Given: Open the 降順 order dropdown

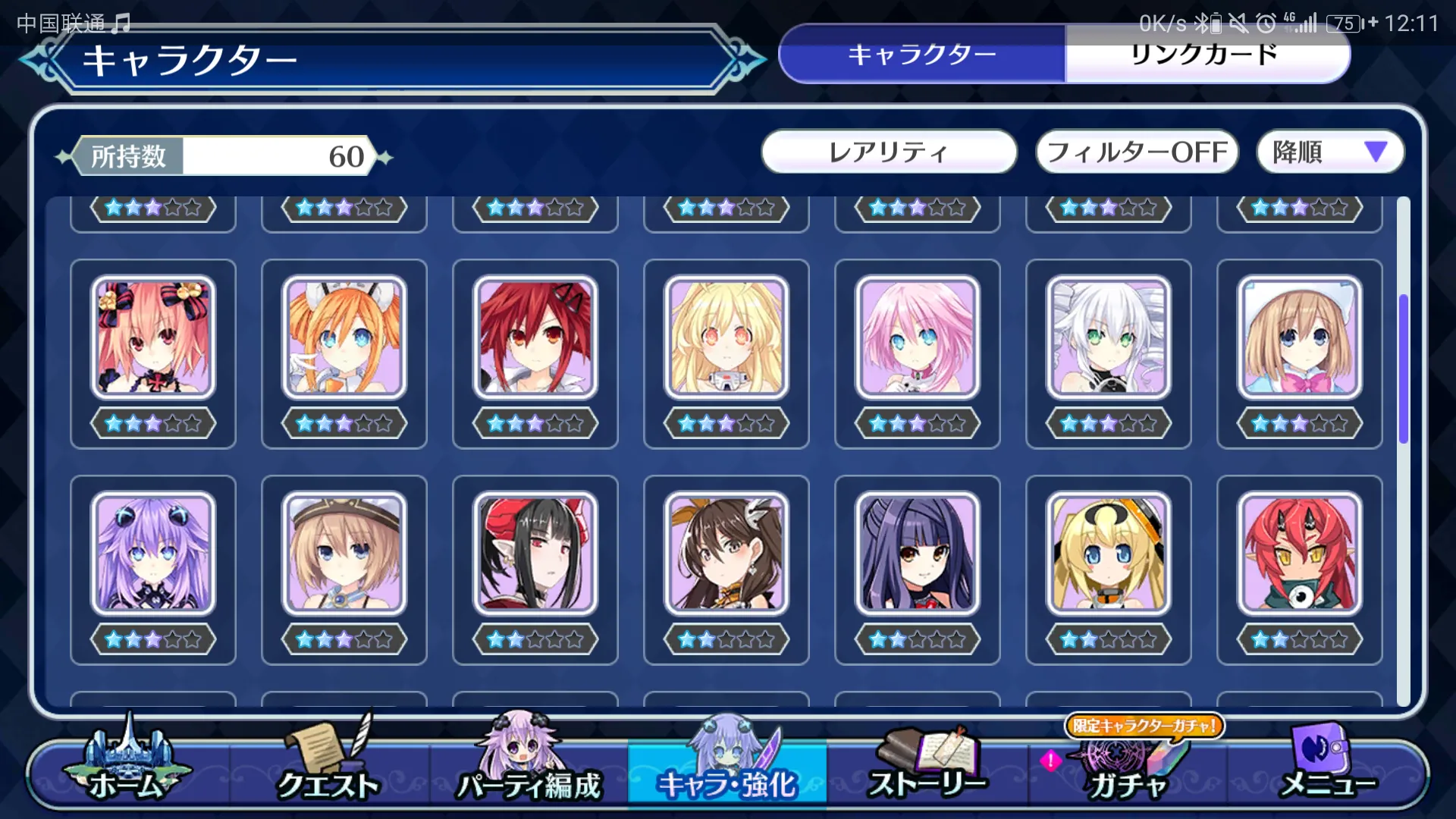Looking at the screenshot, I should click(1329, 152).
